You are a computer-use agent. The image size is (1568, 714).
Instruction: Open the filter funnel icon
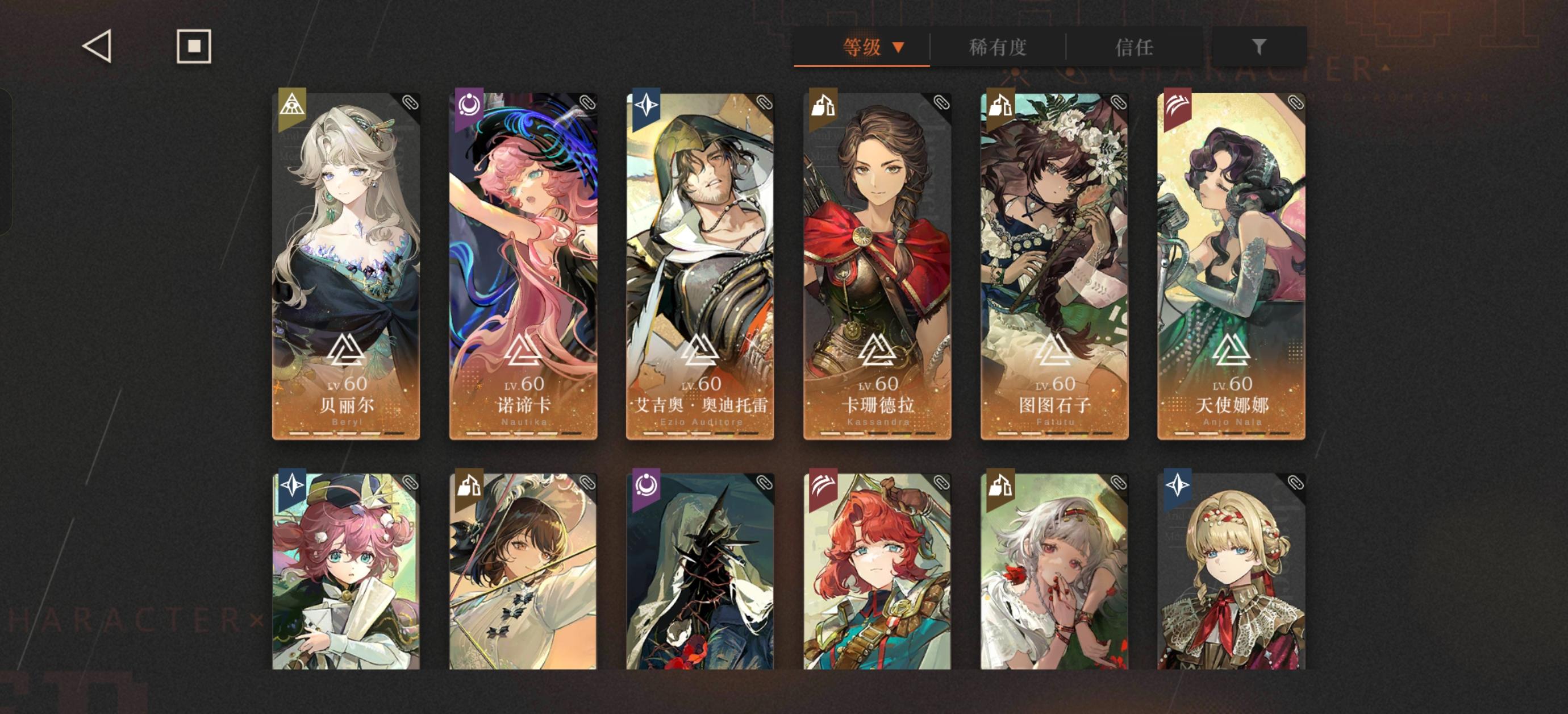click(x=1260, y=48)
